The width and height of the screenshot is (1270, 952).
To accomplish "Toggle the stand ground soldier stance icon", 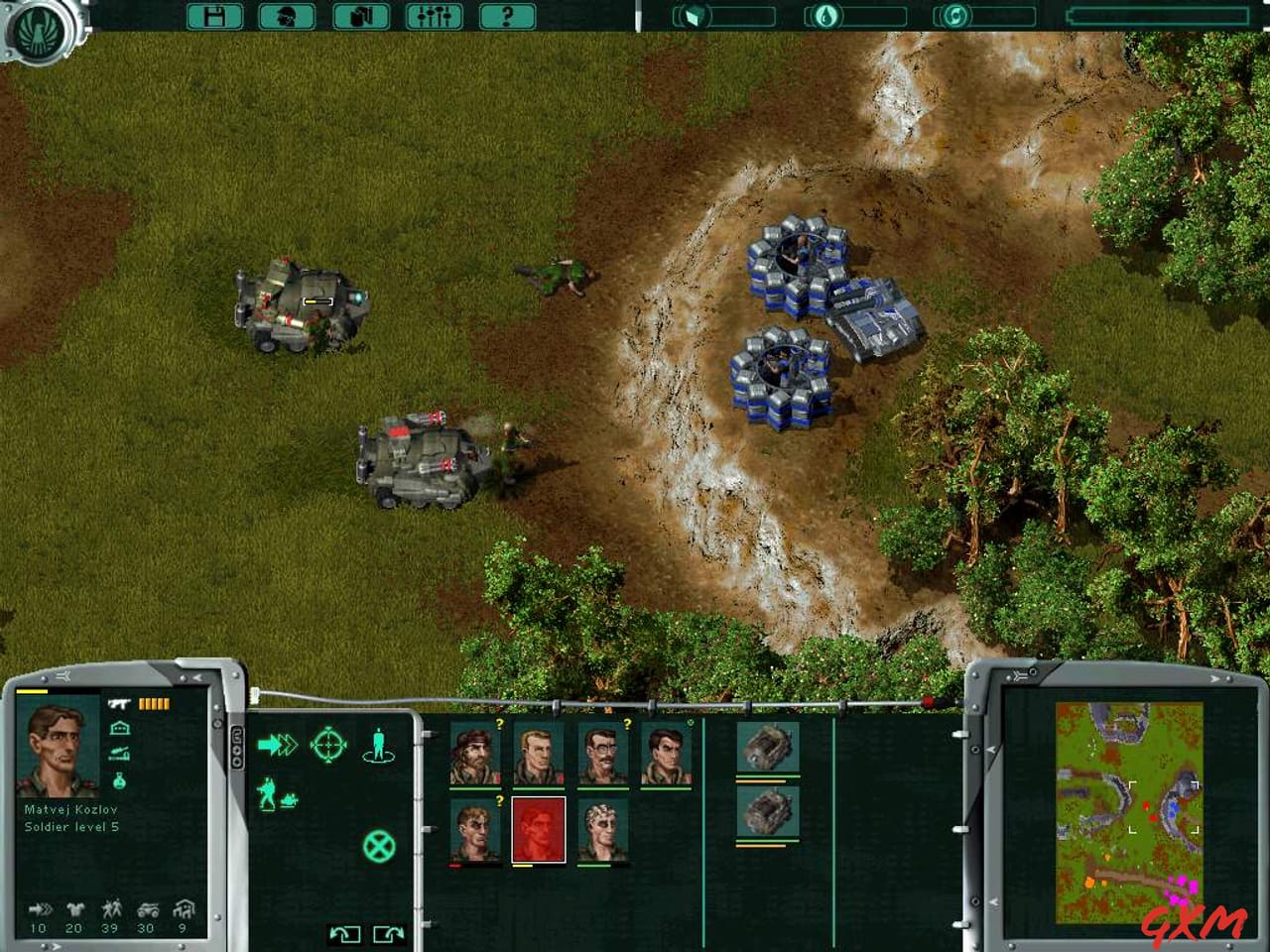I will 378,747.
